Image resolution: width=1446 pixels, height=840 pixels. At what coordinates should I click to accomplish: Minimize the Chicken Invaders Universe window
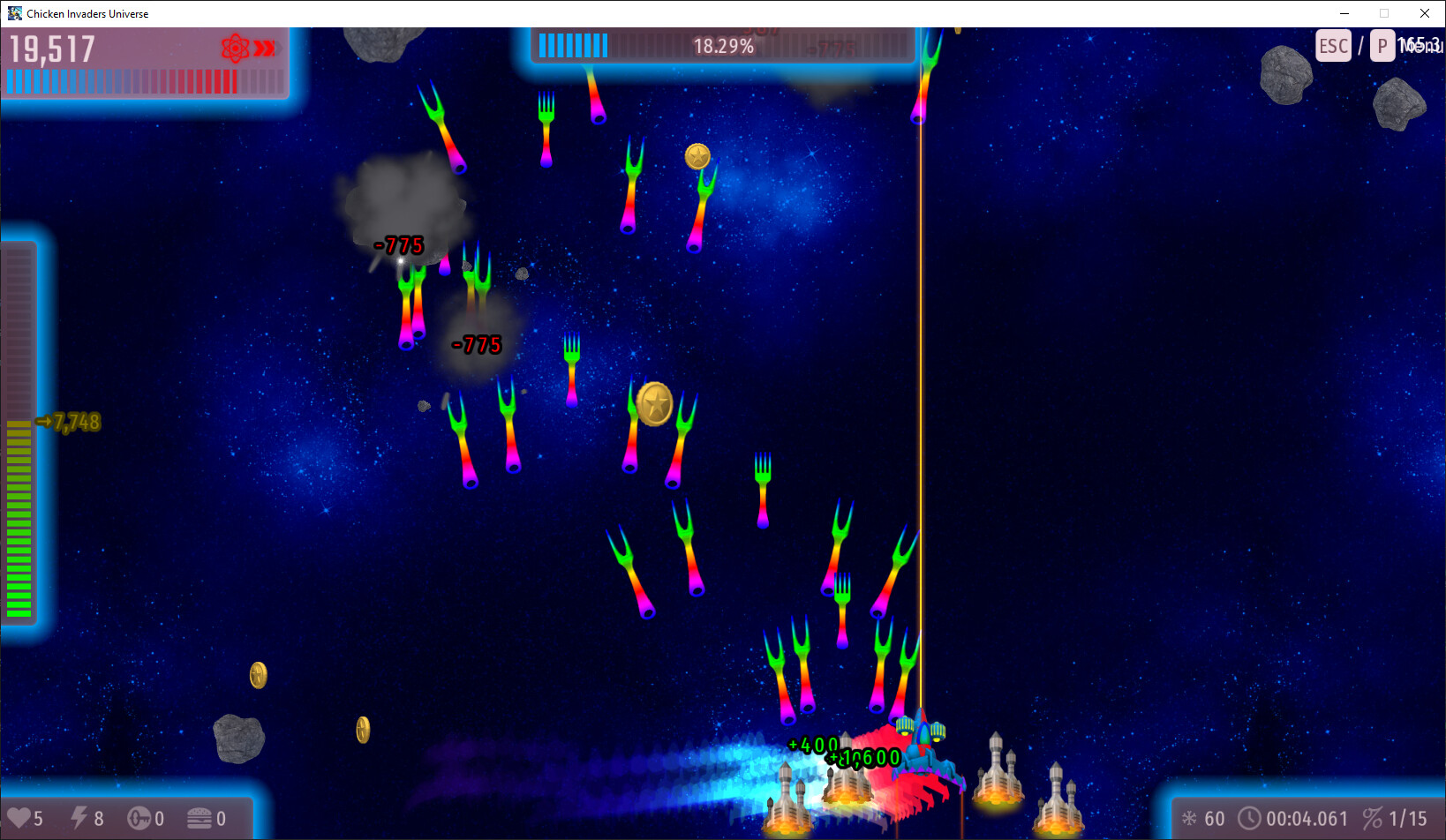(x=1344, y=13)
